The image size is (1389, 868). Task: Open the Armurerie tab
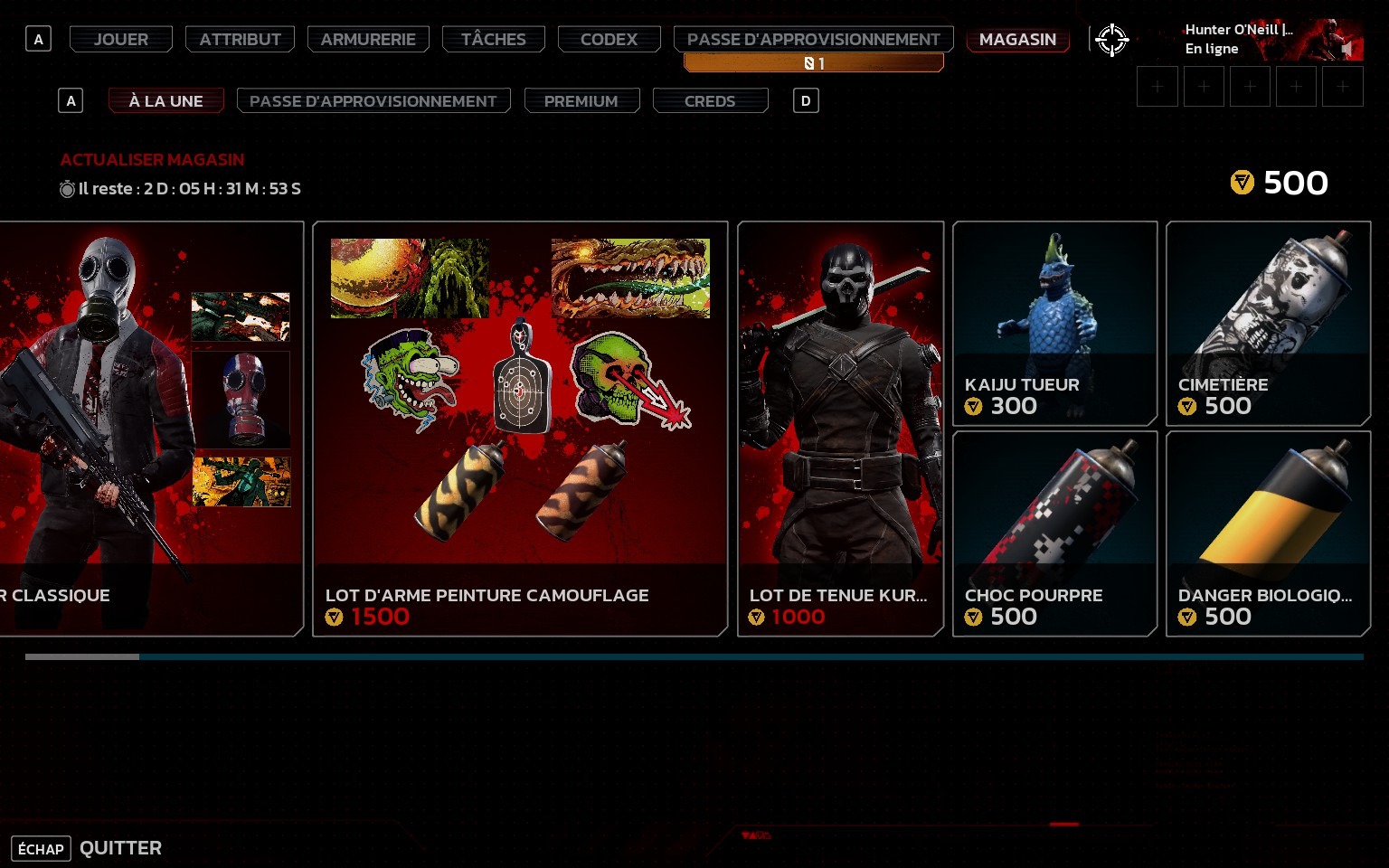pyautogui.click(x=368, y=39)
